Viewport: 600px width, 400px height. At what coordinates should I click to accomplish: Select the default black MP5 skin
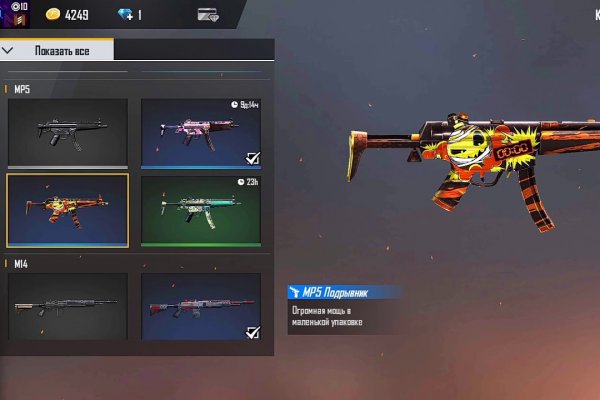click(x=68, y=132)
